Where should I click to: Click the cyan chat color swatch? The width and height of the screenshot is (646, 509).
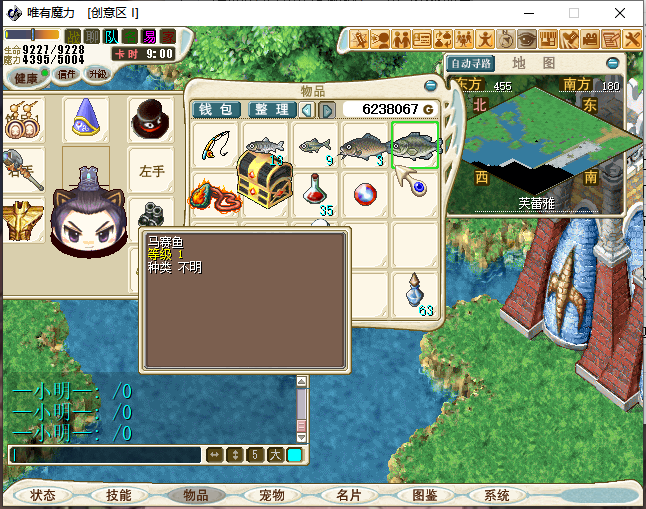[x=295, y=455]
